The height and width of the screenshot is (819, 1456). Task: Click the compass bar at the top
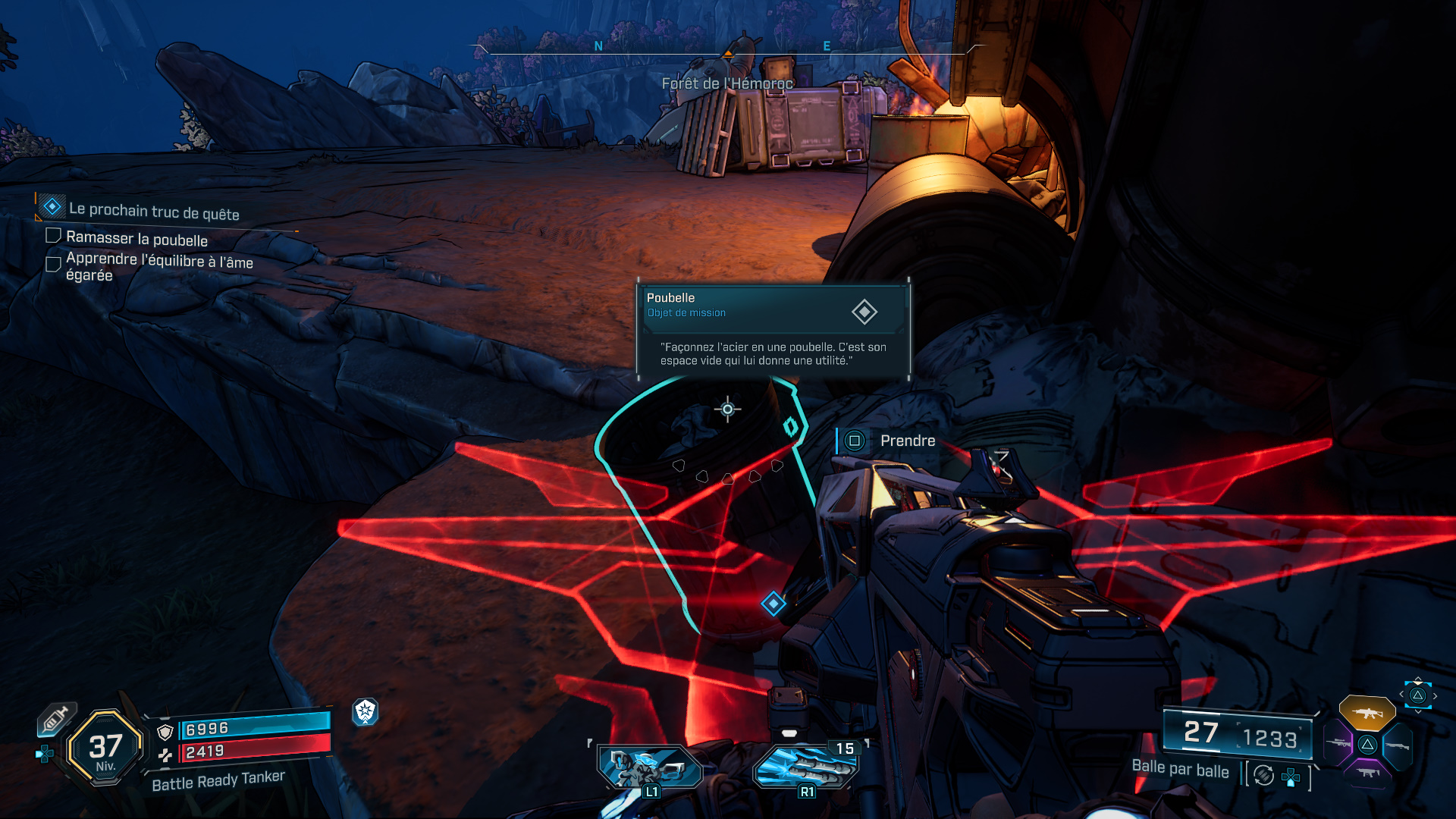pos(727,52)
